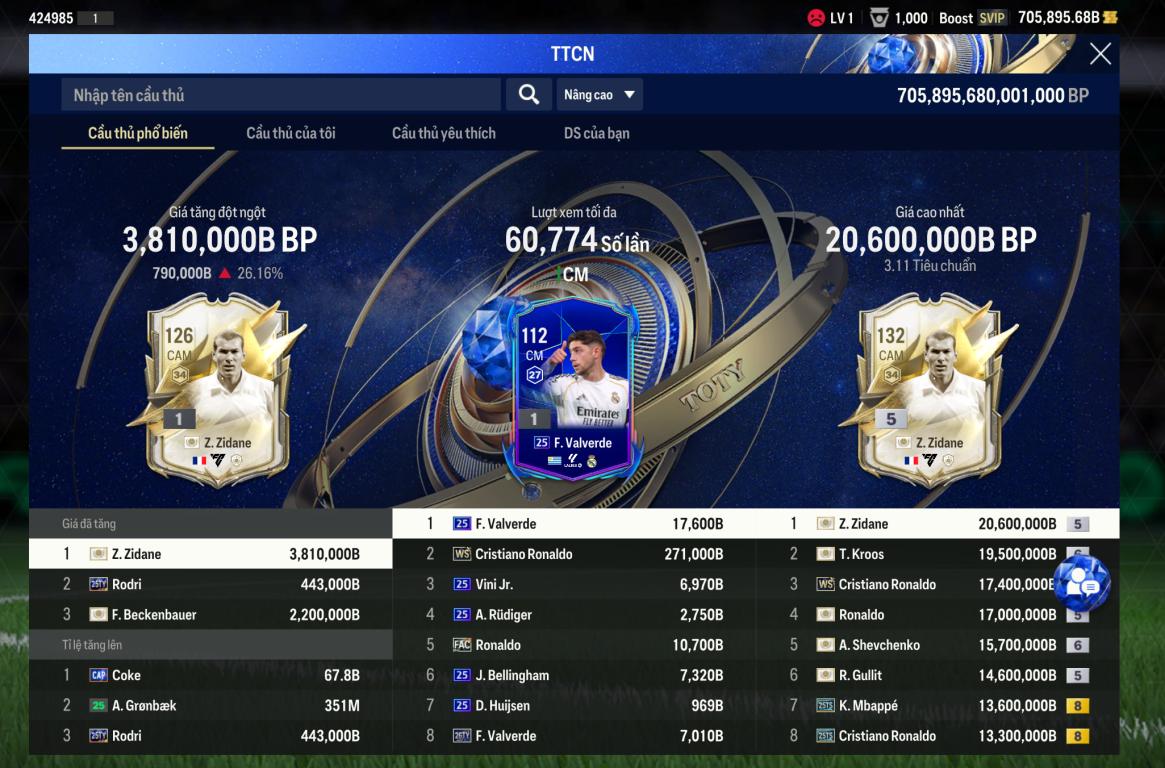This screenshot has width=1165, height=768.
Task: Open the Nâng cao dropdown
Action: coord(599,95)
